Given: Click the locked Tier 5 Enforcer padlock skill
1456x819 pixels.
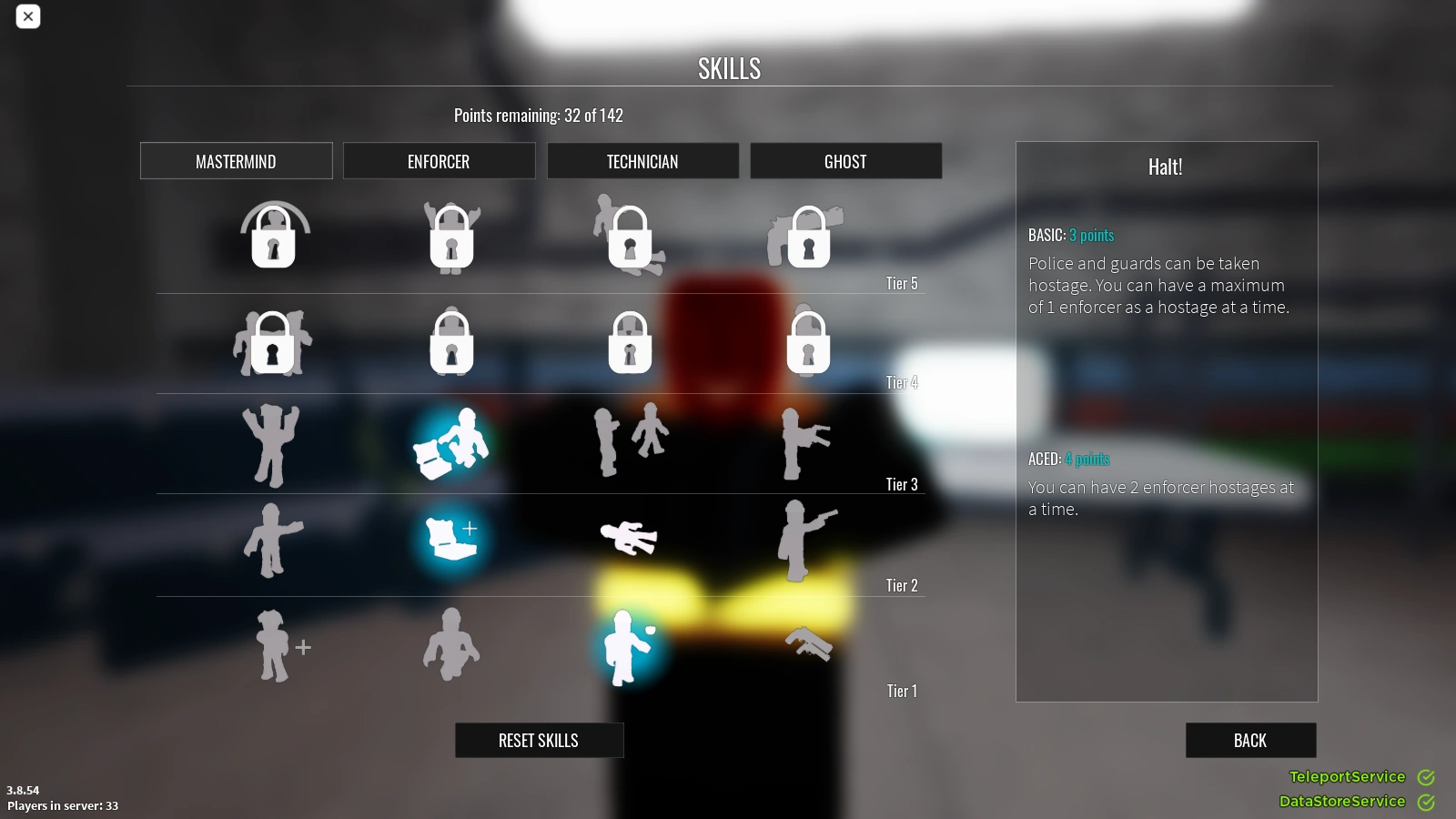Looking at the screenshot, I should pos(451,238).
